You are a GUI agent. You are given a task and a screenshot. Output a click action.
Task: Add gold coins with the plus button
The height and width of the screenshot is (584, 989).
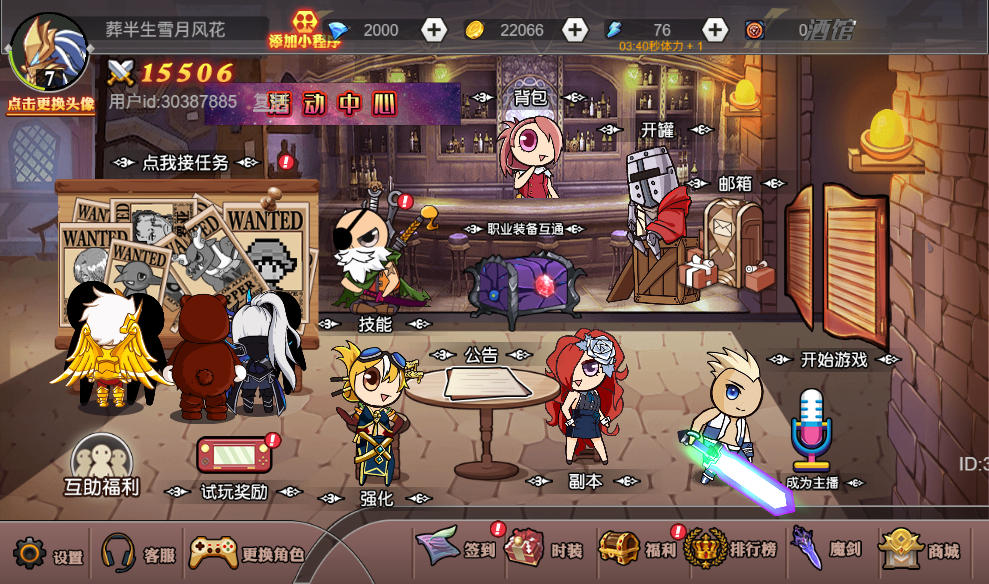coord(574,30)
